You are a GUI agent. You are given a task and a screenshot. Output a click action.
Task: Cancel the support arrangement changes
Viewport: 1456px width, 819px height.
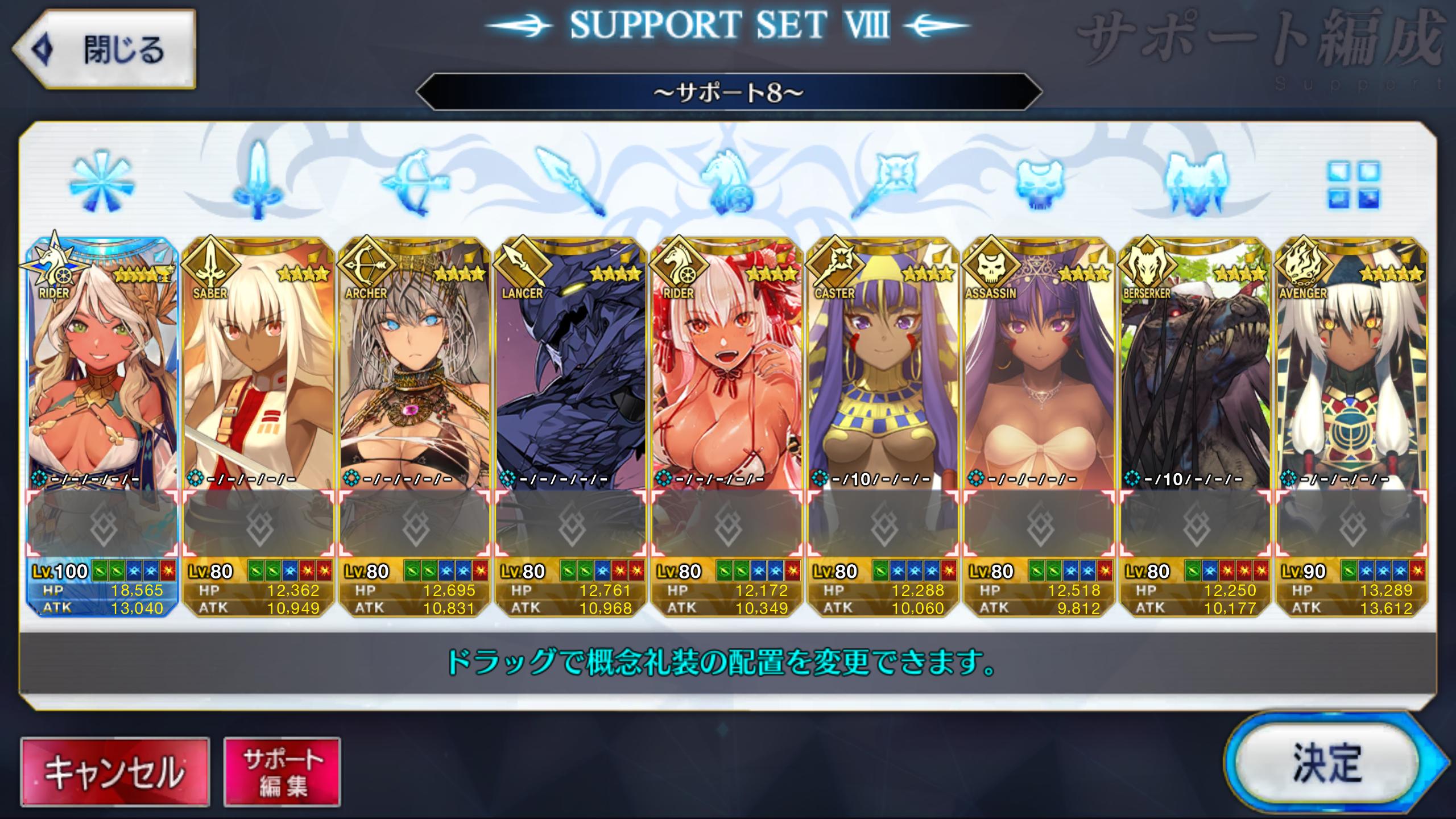115,772
